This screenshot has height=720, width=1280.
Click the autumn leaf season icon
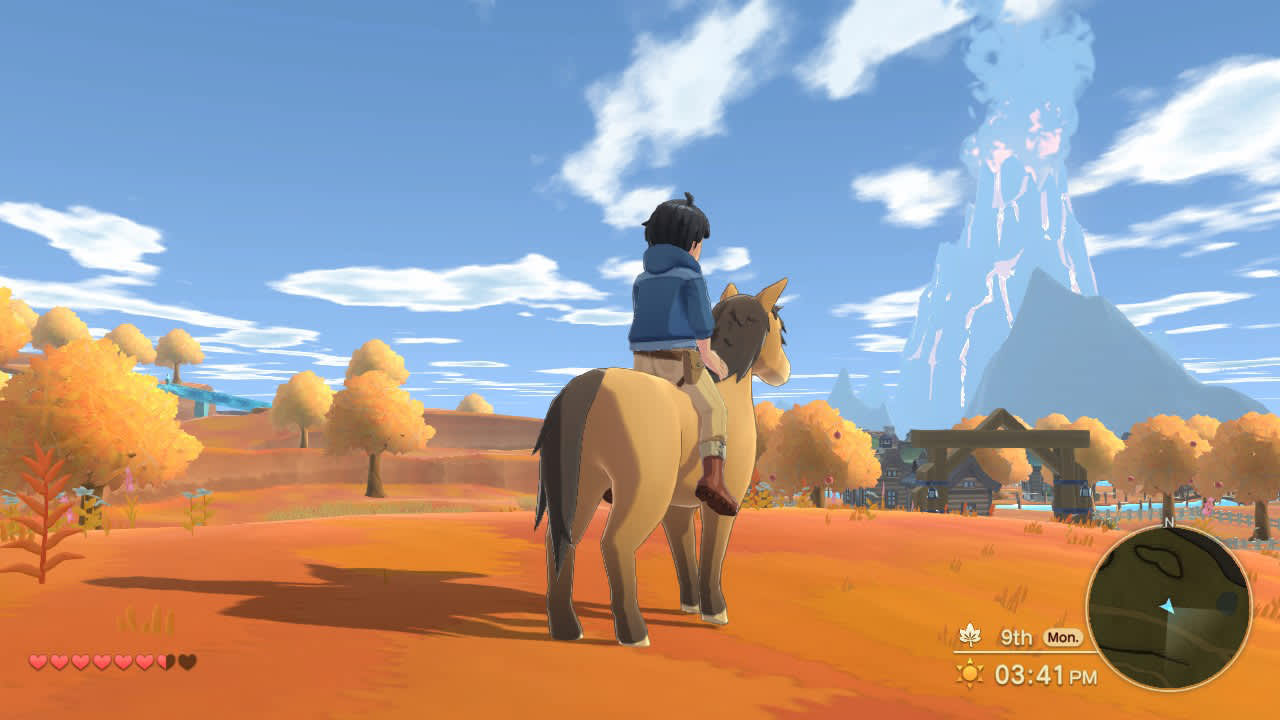click(970, 636)
